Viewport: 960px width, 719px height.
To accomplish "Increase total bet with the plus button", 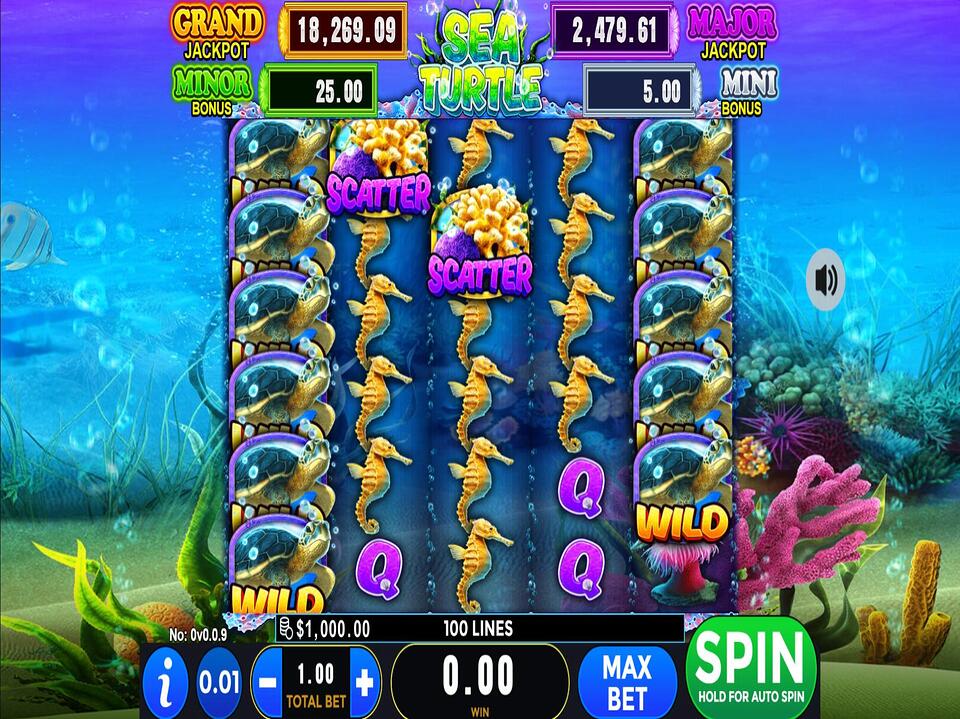I will (365, 683).
